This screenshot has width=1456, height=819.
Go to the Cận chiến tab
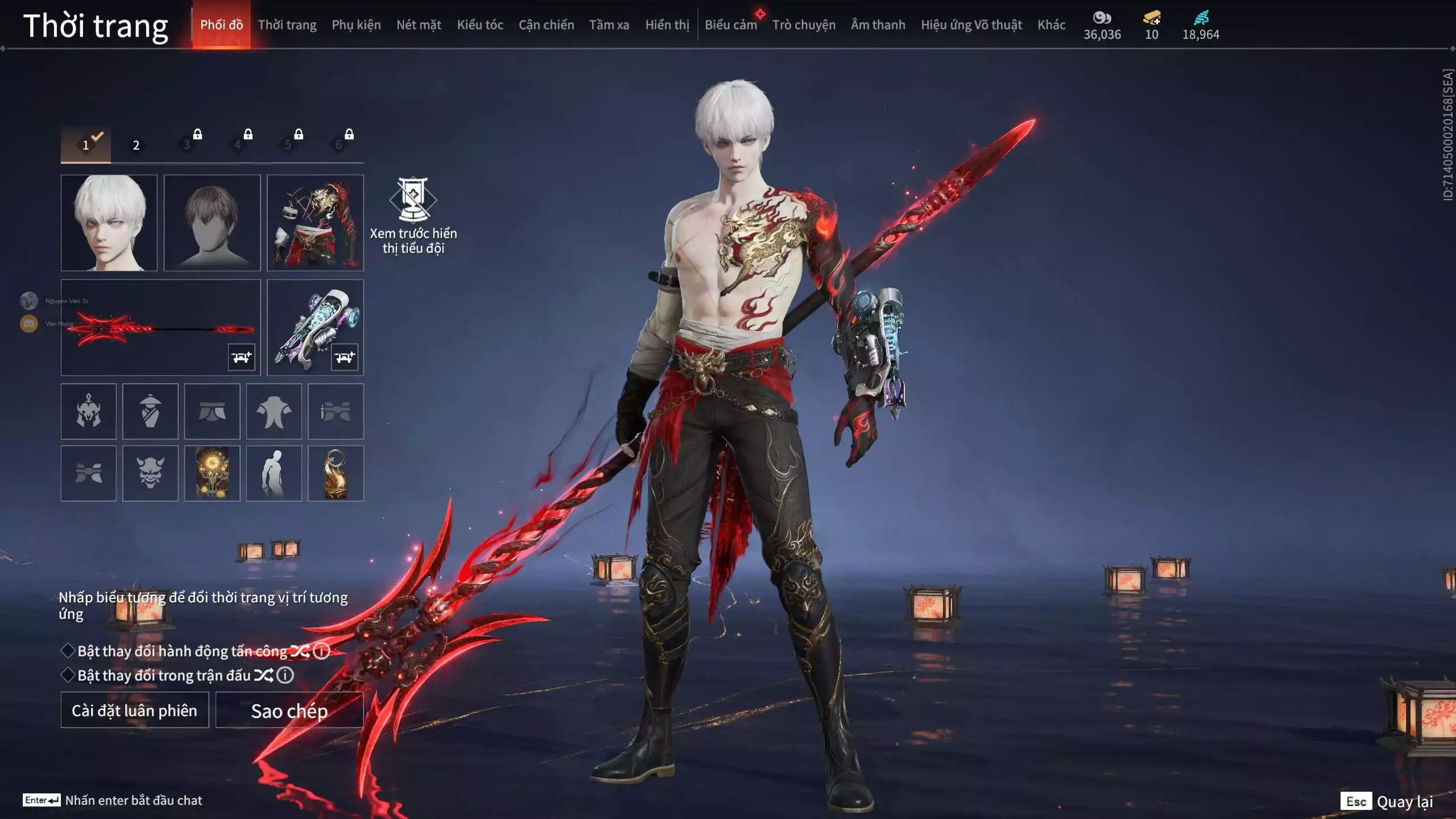pyautogui.click(x=546, y=25)
